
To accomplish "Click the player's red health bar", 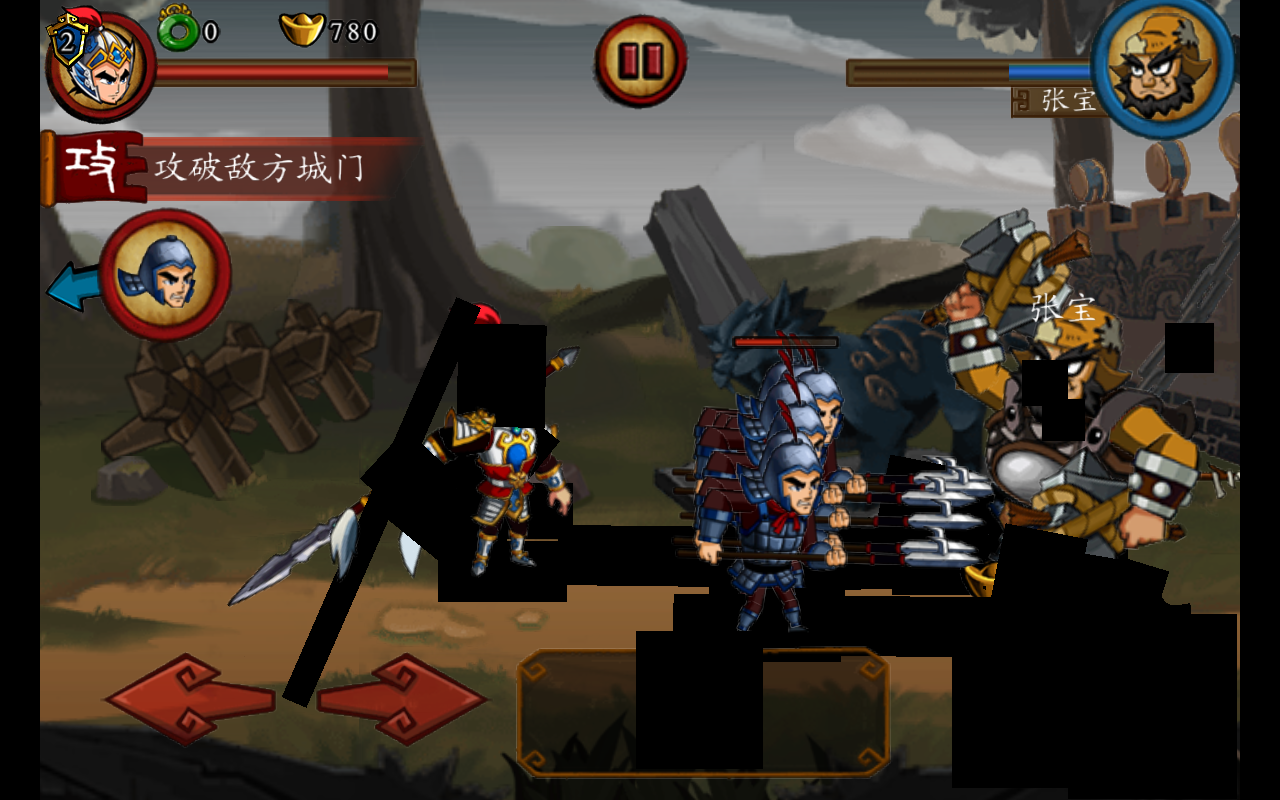I will pyautogui.click(x=280, y=73).
